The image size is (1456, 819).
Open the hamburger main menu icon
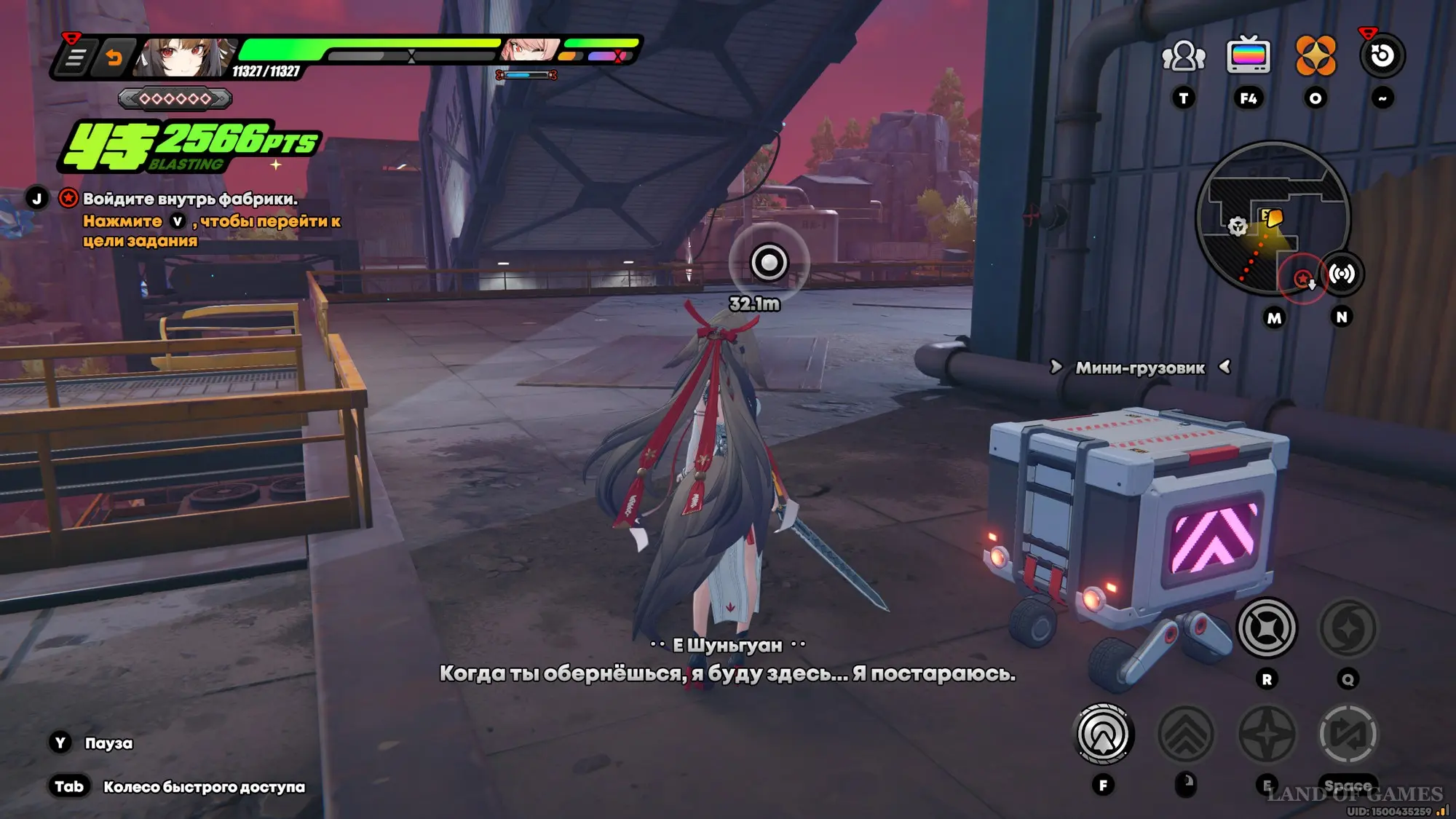(x=75, y=57)
